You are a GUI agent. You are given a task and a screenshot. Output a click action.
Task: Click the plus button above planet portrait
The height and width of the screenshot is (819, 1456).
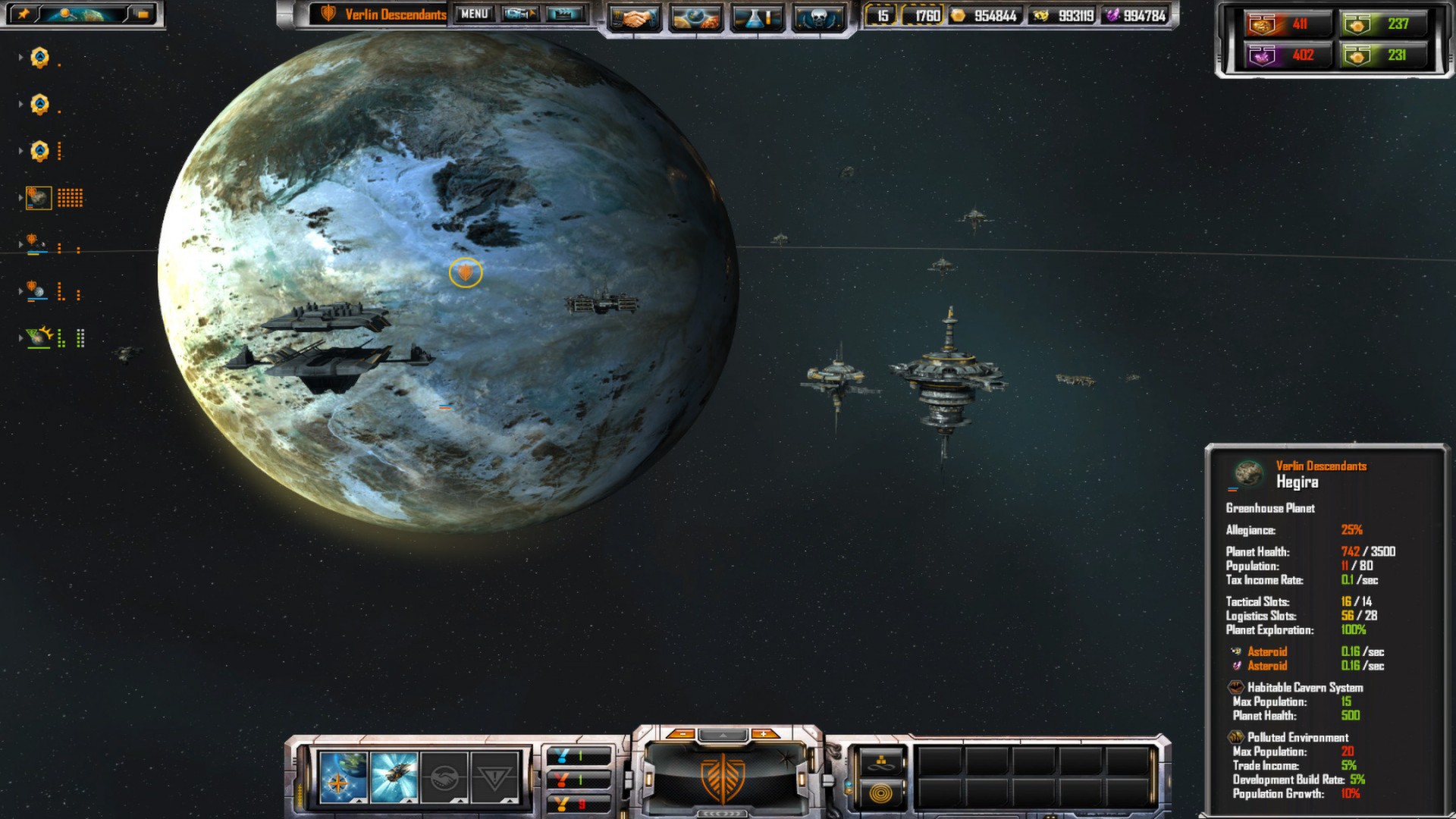(x=764, y=733)
